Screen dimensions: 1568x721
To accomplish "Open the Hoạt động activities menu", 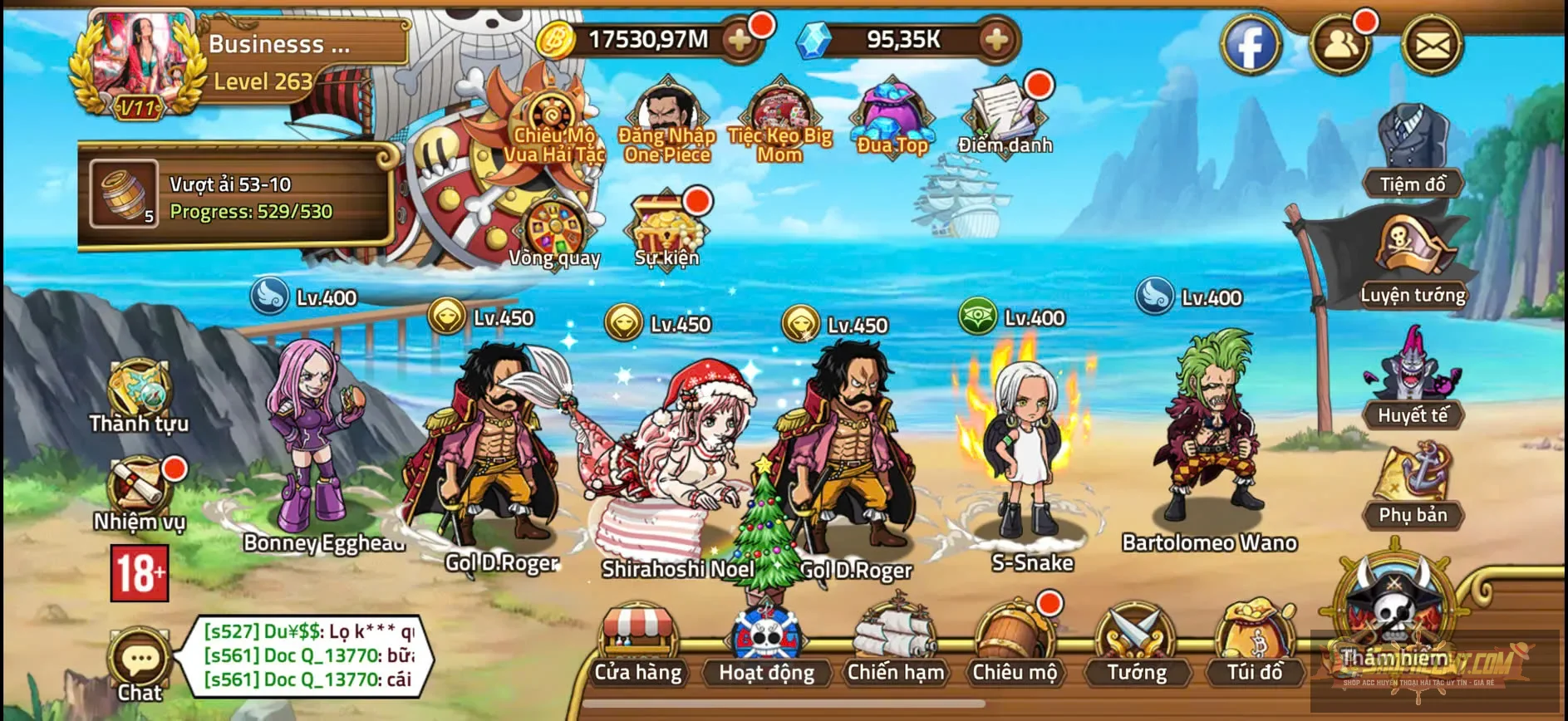I will pyautogui.click(x=766, y=645).
